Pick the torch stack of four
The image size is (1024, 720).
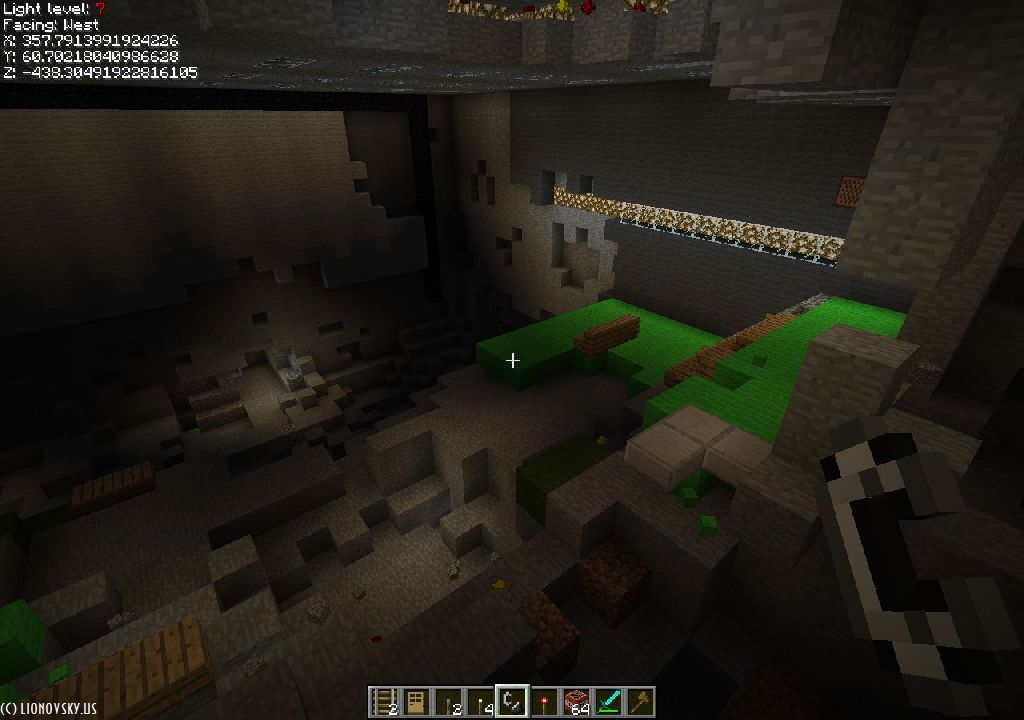pos(481,702)
